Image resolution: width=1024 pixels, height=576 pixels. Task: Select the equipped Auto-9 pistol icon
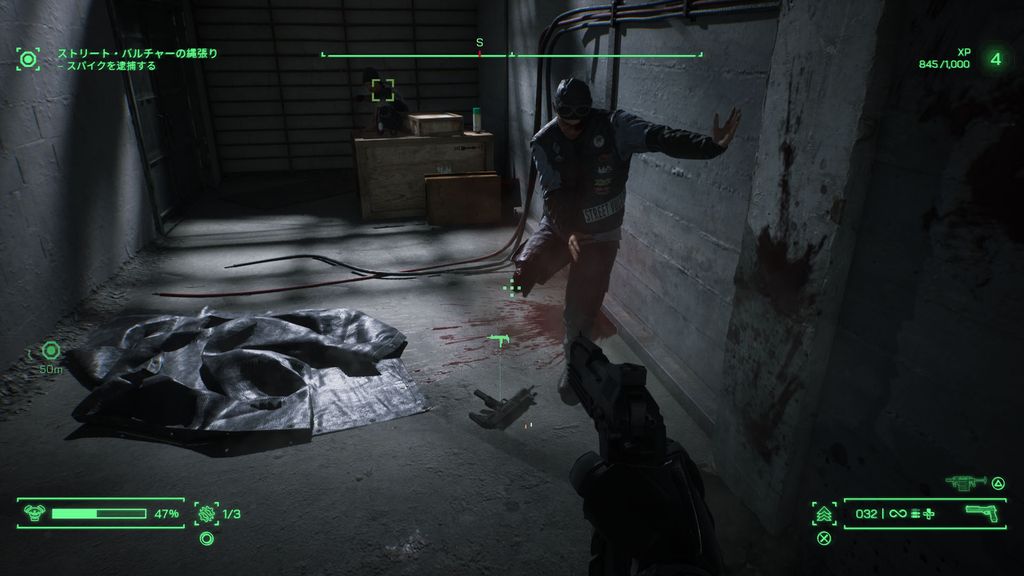point(984,513)
